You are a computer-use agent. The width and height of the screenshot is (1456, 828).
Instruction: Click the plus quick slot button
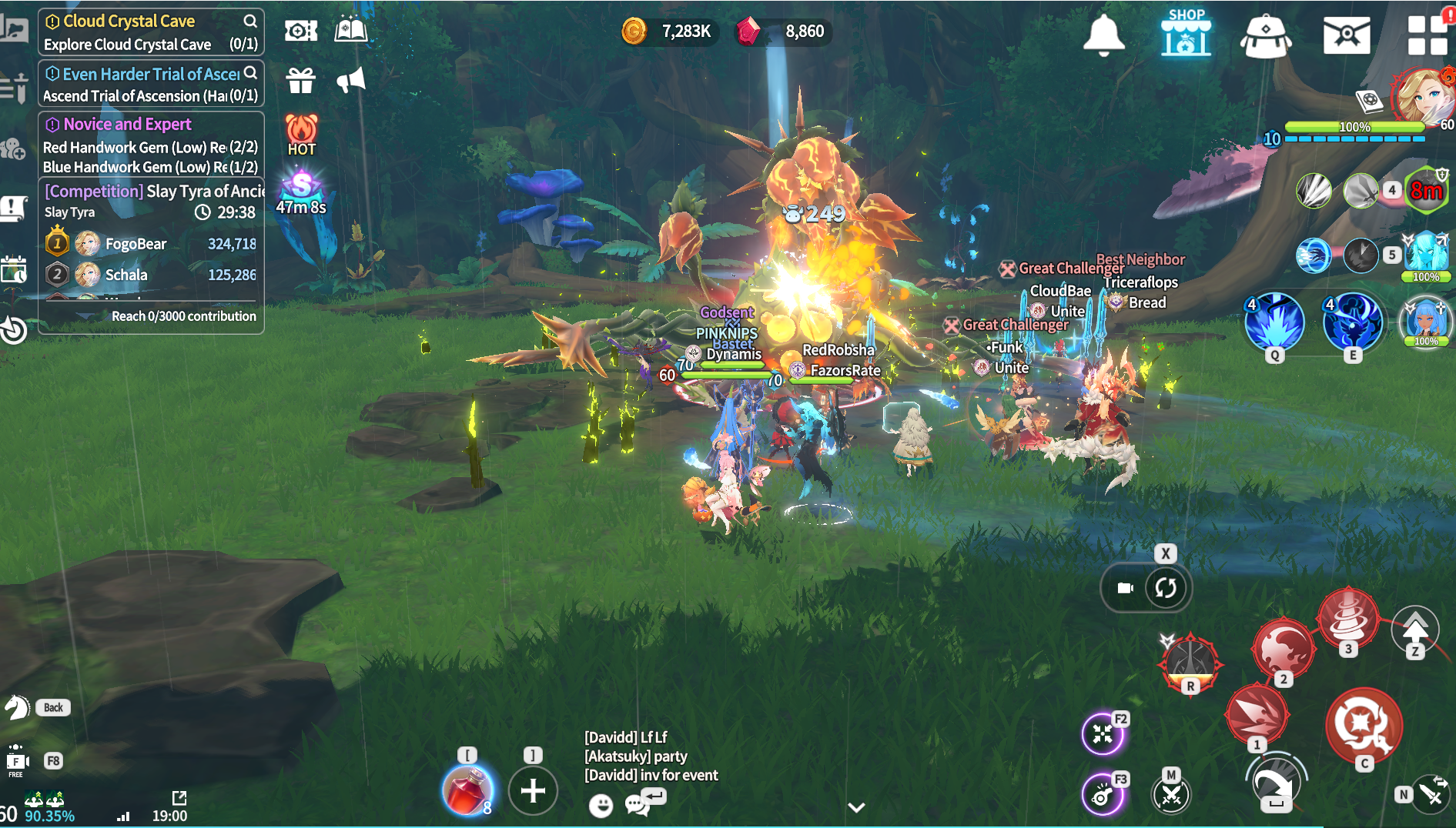pyautogui.click(x=533, y=790)
